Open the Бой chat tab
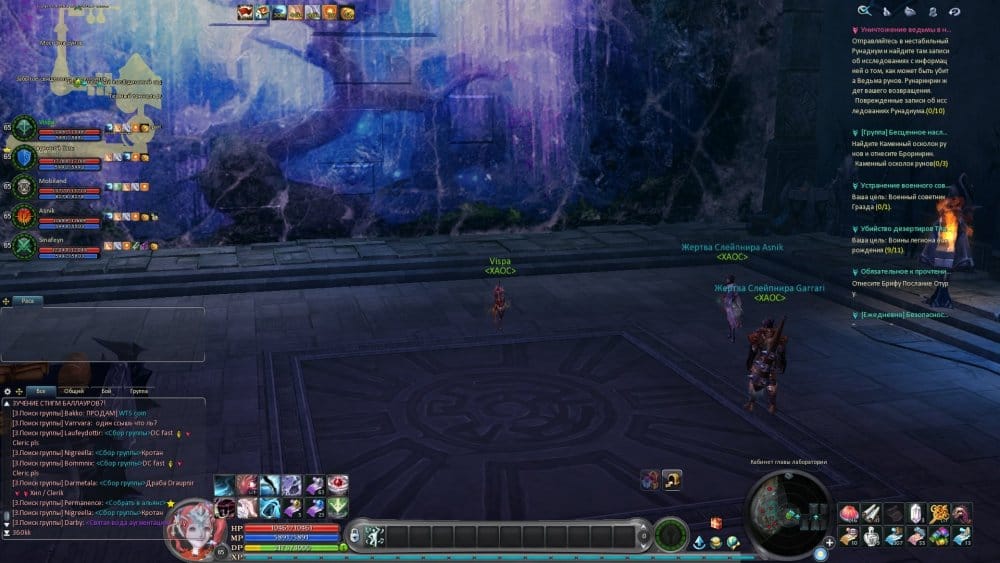This screenshot has width=1000, height=563. [106, 391]
